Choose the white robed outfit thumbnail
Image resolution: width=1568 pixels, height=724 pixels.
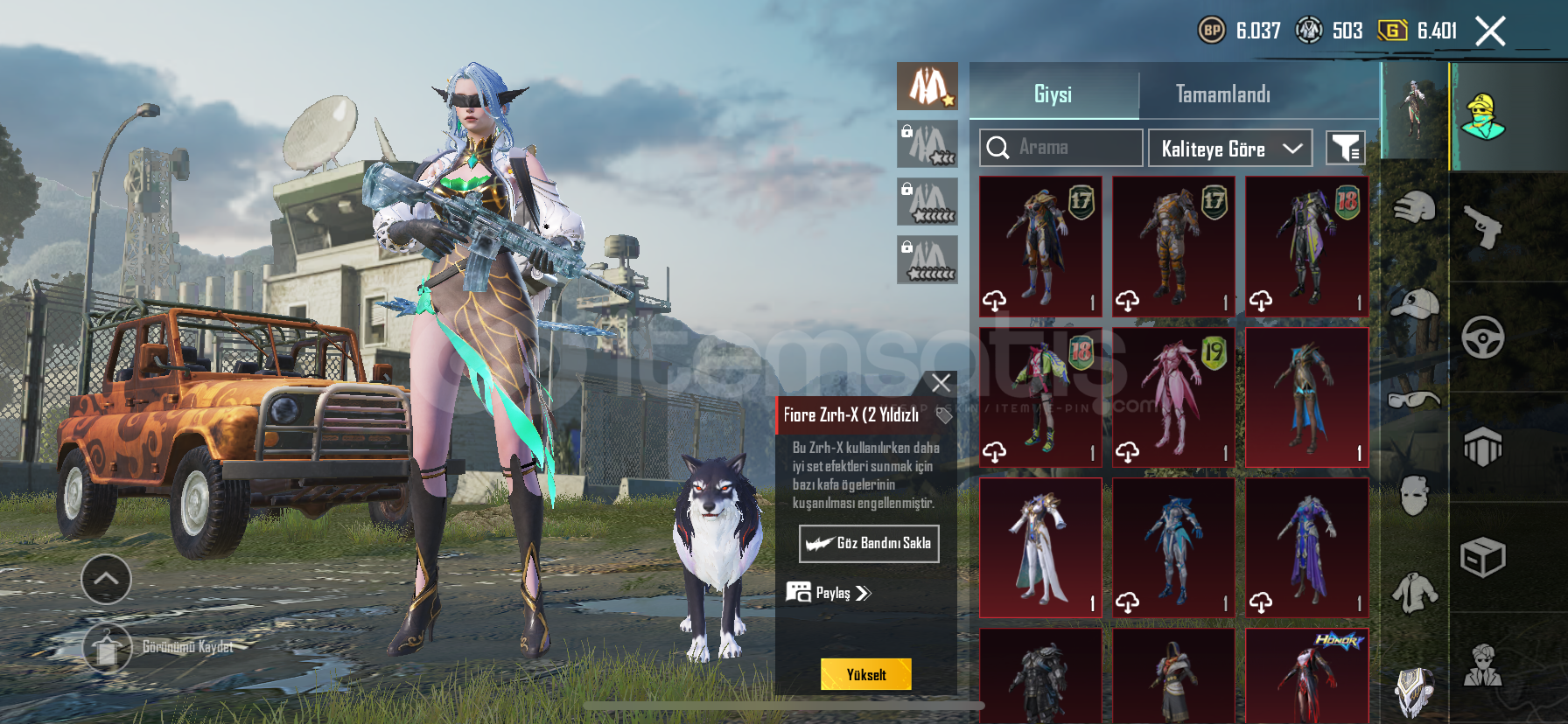[x=1040, y=547]
